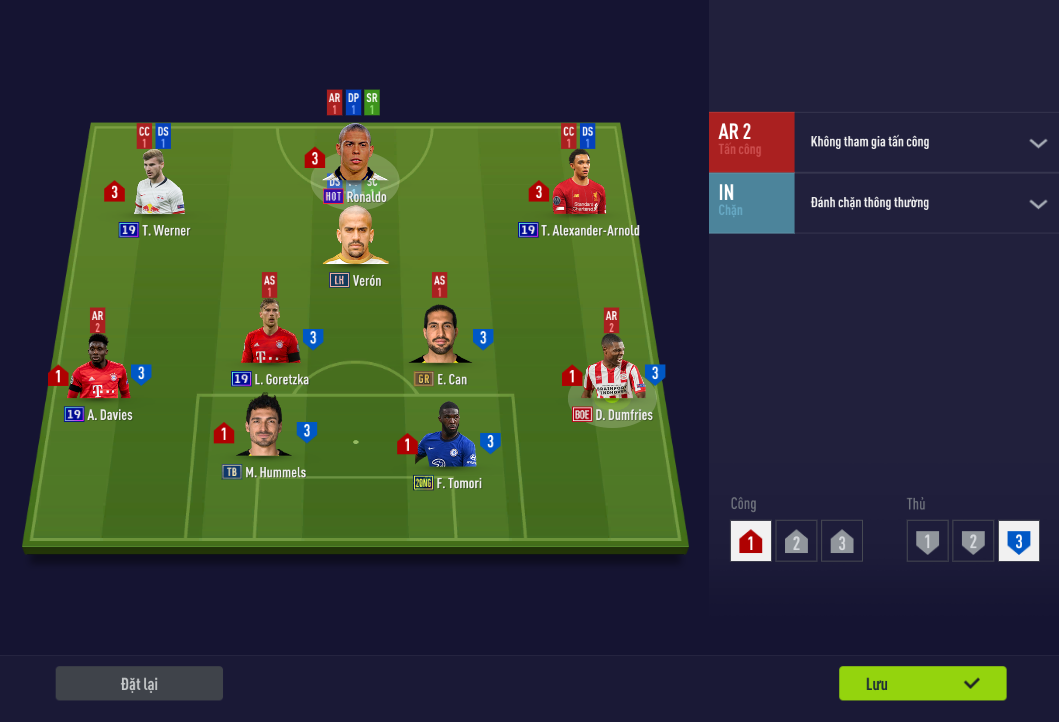Save tactics with the green Lưu button

(922, 684)
